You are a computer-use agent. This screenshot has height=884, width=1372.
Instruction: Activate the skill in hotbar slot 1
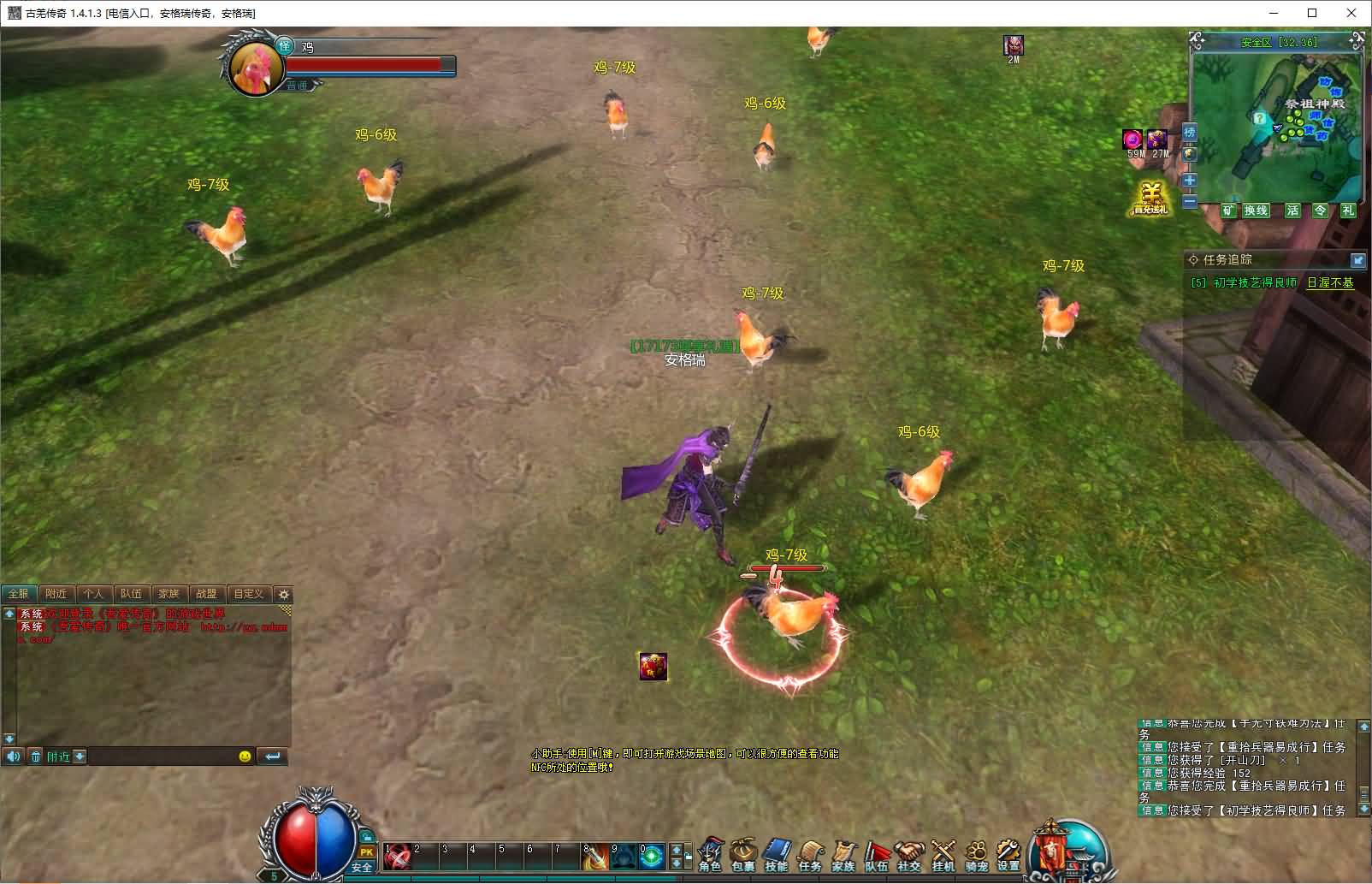(397, 857)
